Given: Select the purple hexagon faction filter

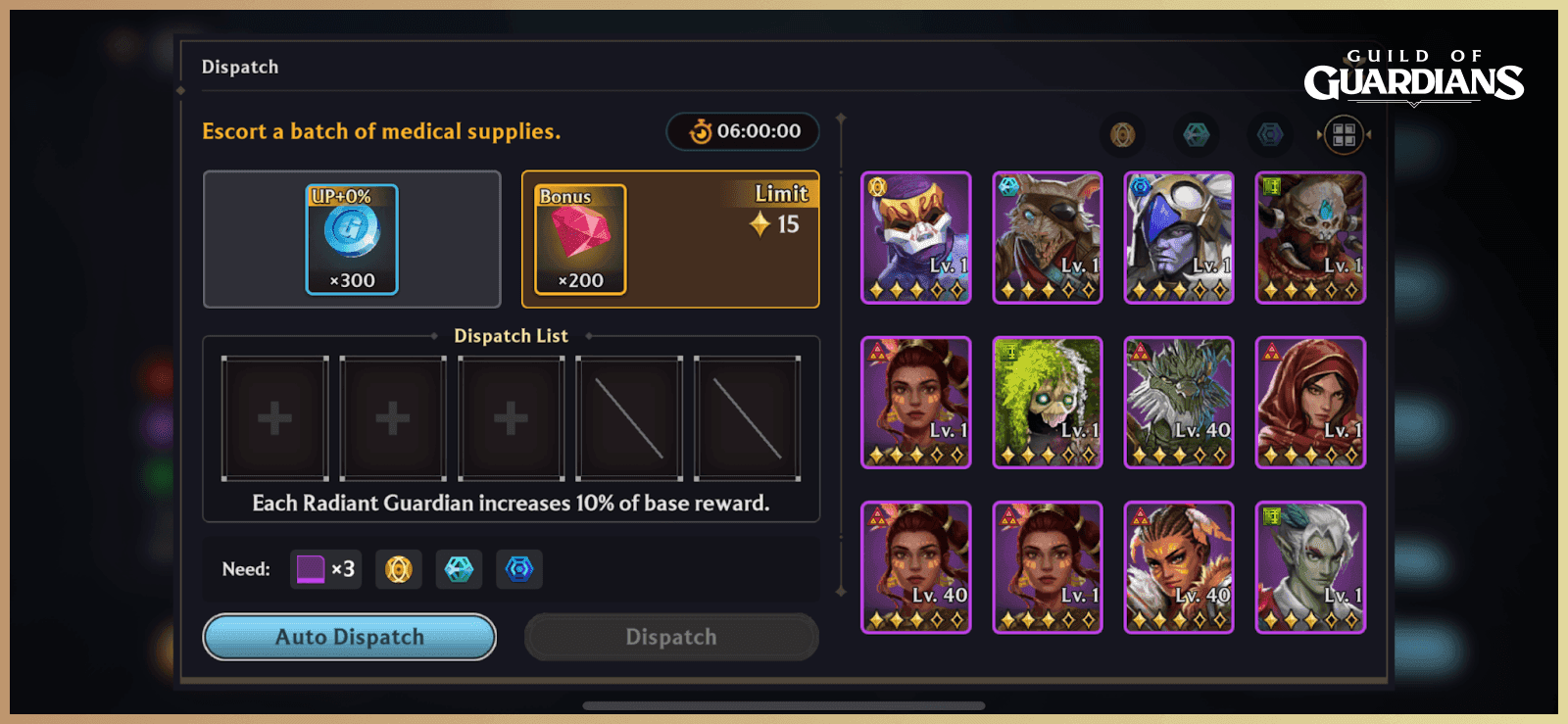Looking at the screenshot, I should [1269, 135].
